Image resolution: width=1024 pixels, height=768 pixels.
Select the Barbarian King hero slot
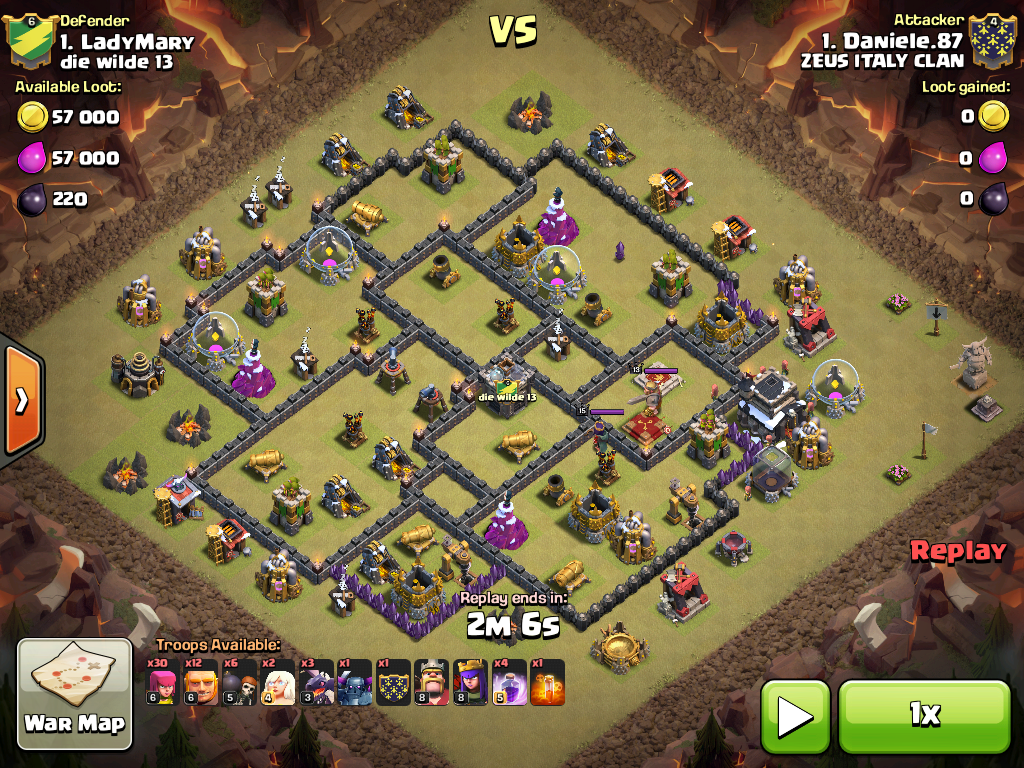tap(432, 683)
